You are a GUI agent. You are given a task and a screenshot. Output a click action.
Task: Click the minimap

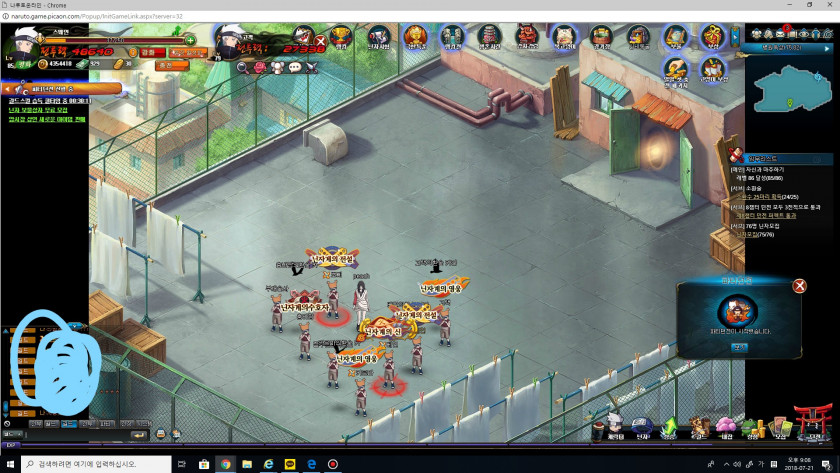tap(792, 88)
